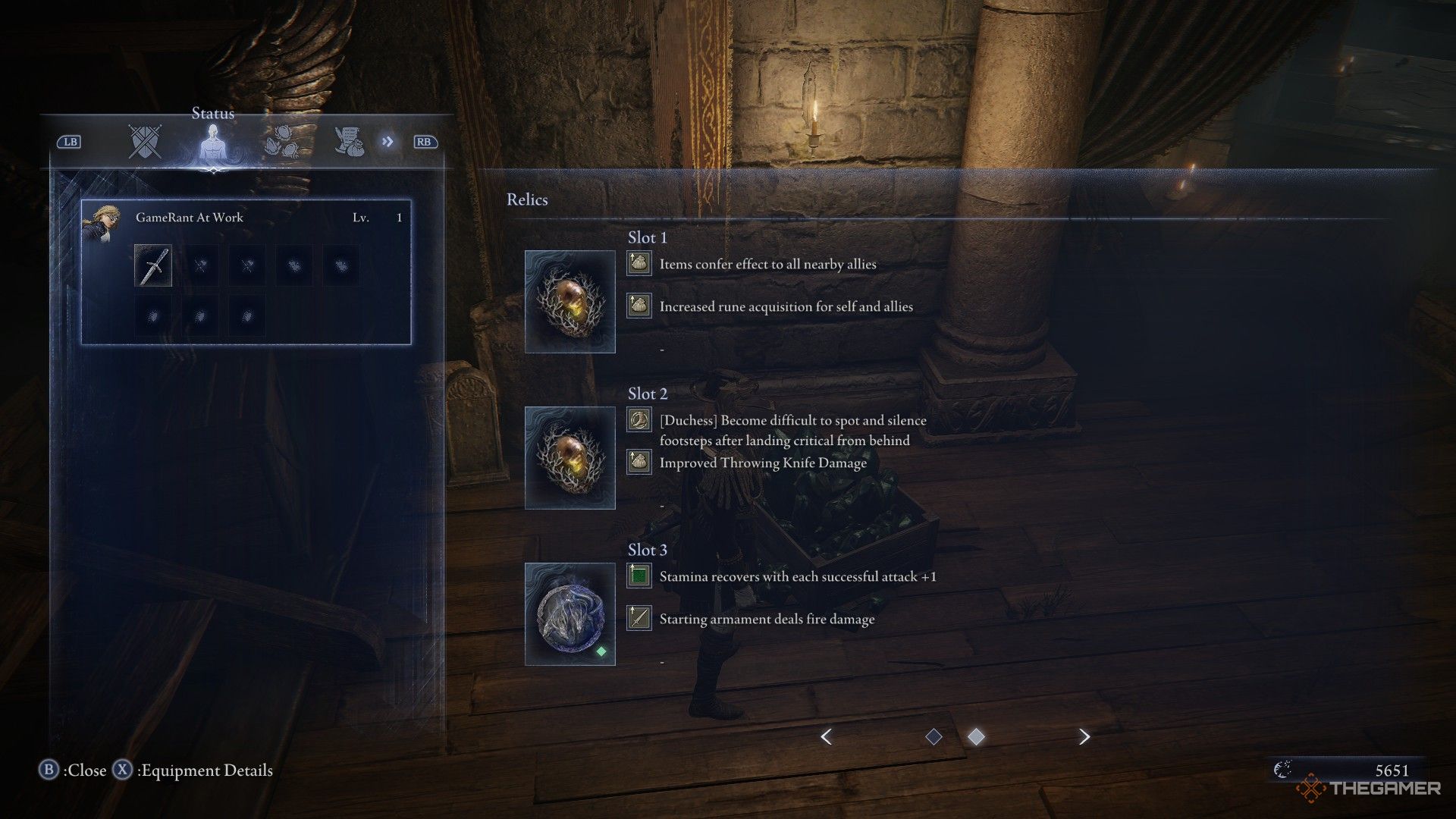This screenshot has width=1456, height=819.
Task: Open the seeds and nuts items tab
Action: [281, 143]
